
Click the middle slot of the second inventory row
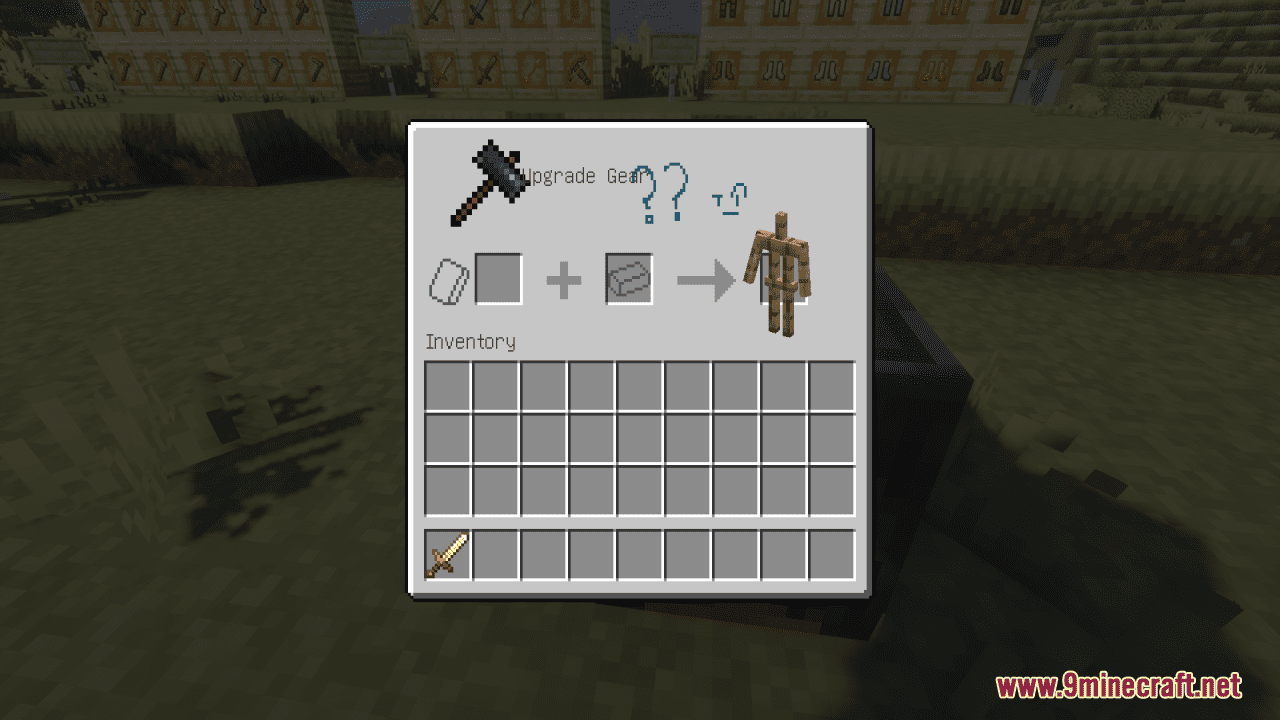pos(638,439)
